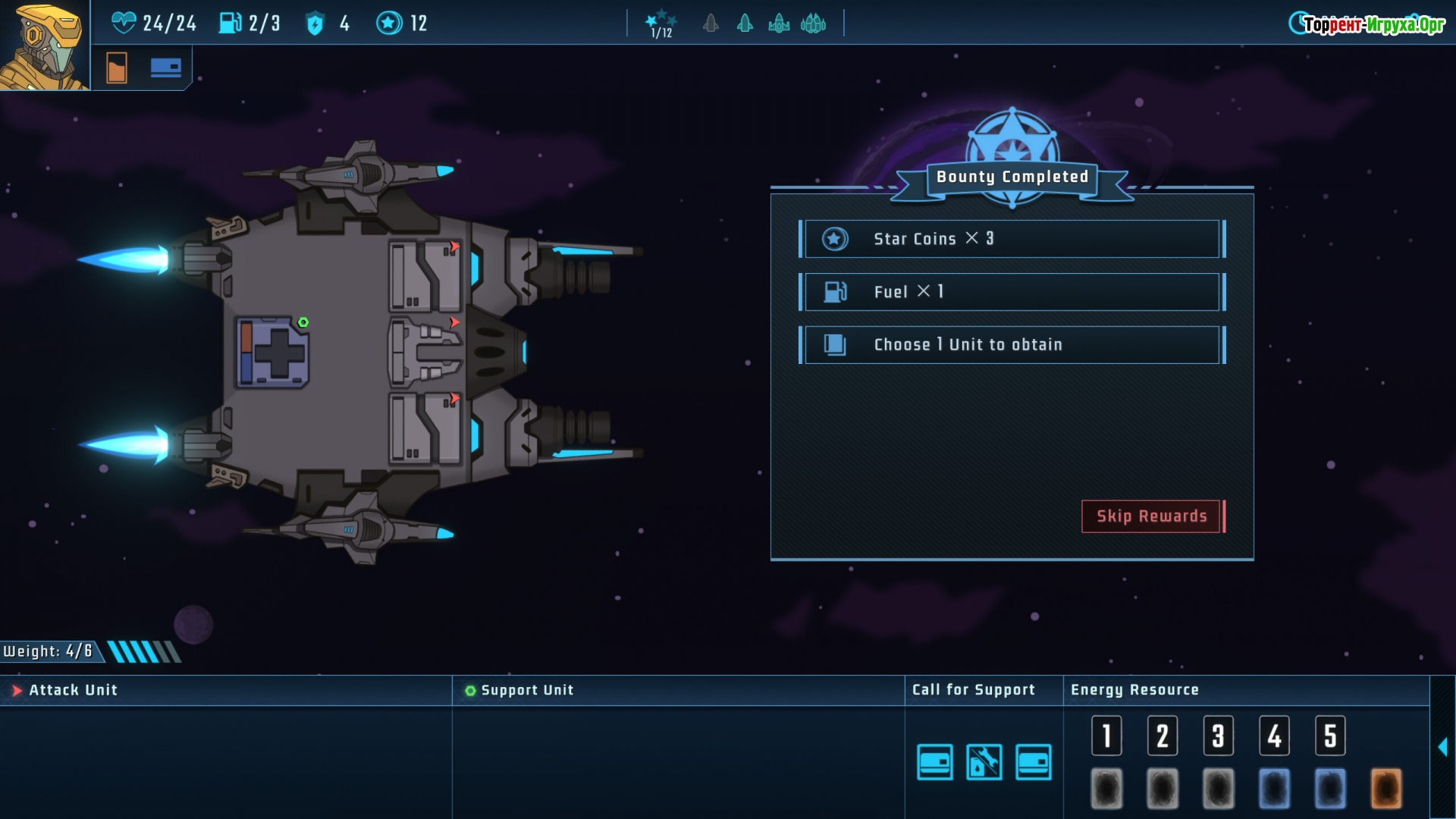Click the pilot portrait

44,45
